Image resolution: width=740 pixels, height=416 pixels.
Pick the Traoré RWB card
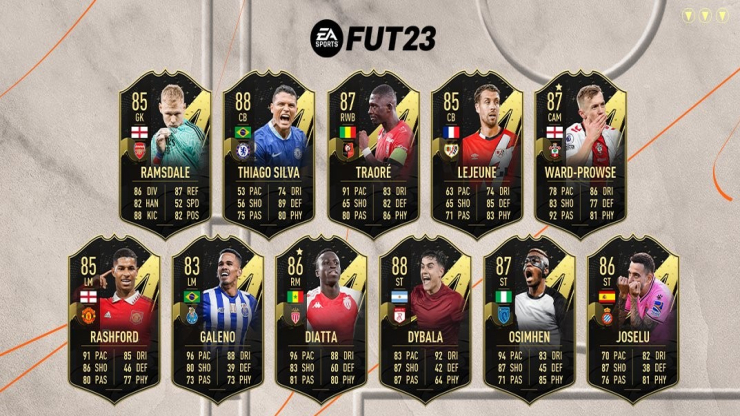(x=372, y=147)
